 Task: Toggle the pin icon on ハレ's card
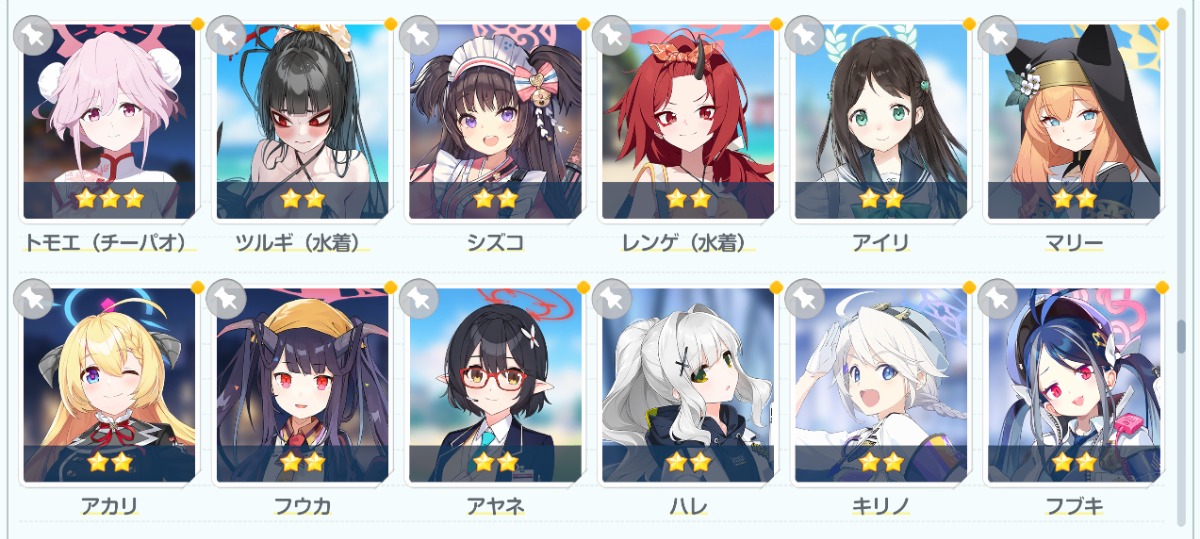[x=612, y=297]
